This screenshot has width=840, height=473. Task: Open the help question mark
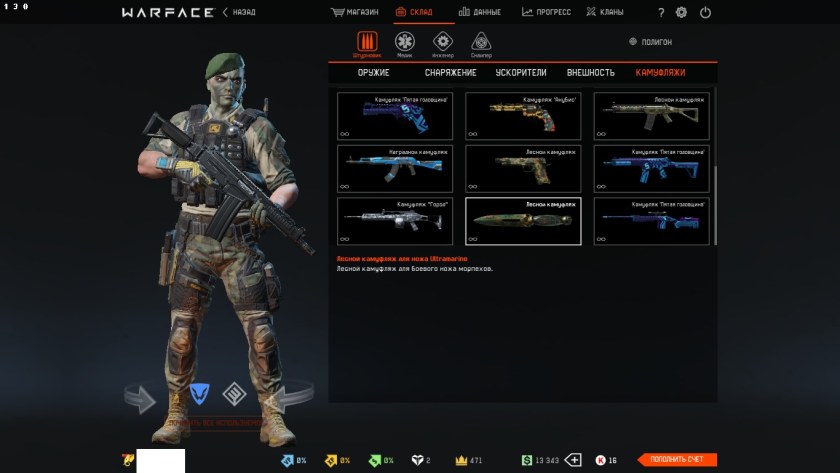click(x=661, y=13)
